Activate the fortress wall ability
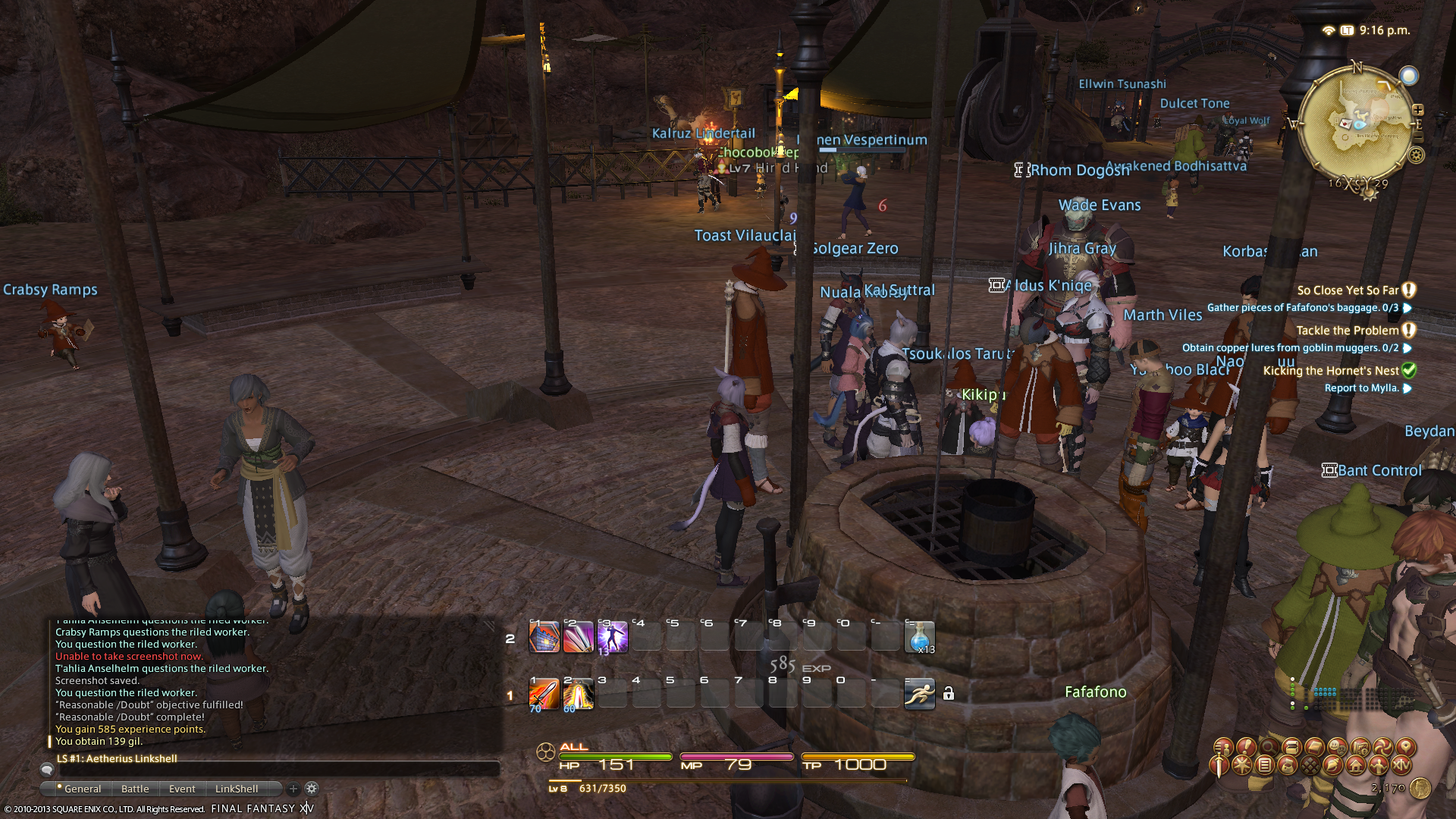The height and width of the screenshot is (819, 1456). click(x=543, y=637)
